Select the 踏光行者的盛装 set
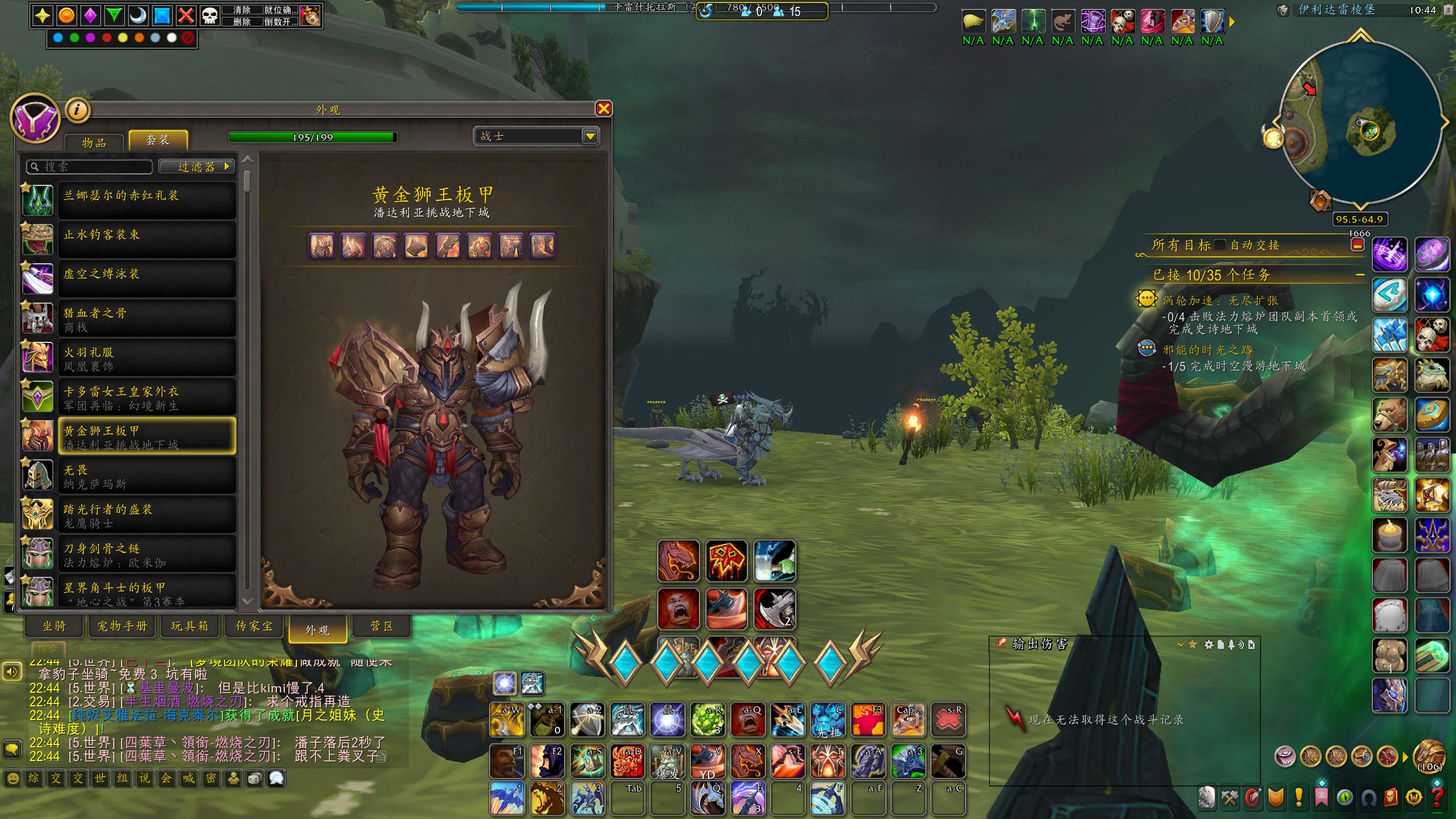 [x=147, y=515]
